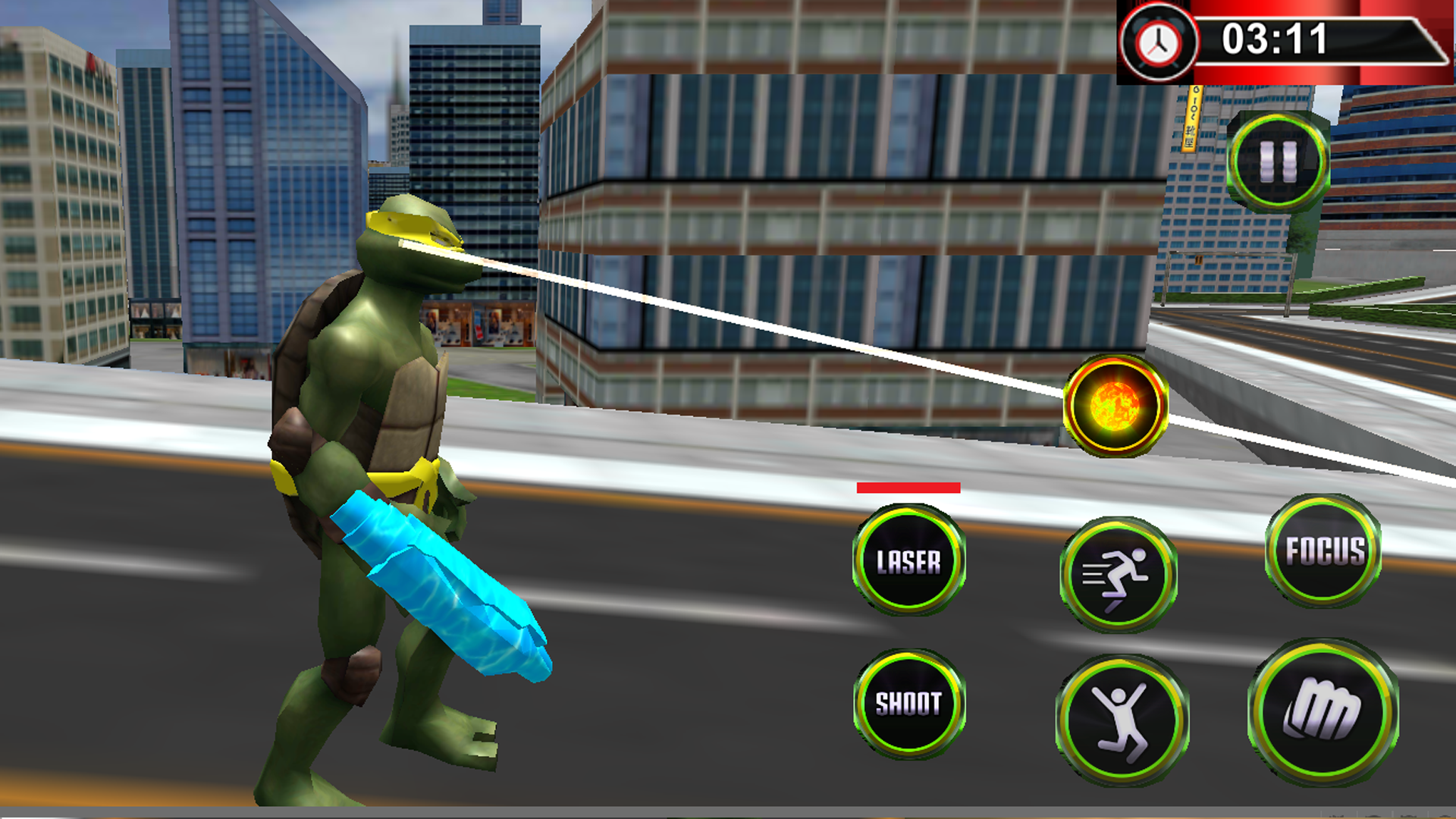The width and height of the screenshot is (1456, 819).
Task: Toggle pause with the double-bar button
Action: click(x=1279, y=155)
